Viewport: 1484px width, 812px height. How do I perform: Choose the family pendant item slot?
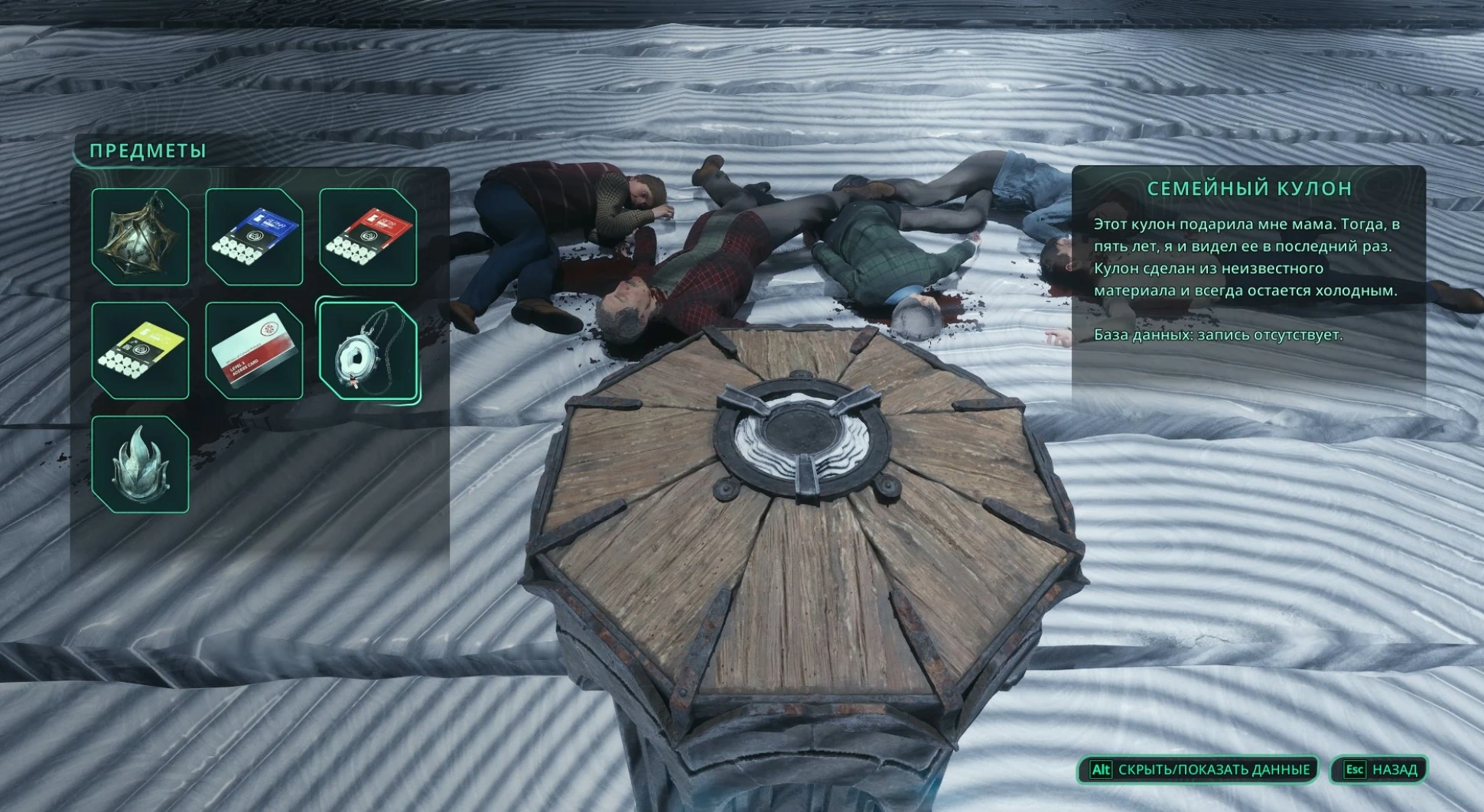pos(368,350)
